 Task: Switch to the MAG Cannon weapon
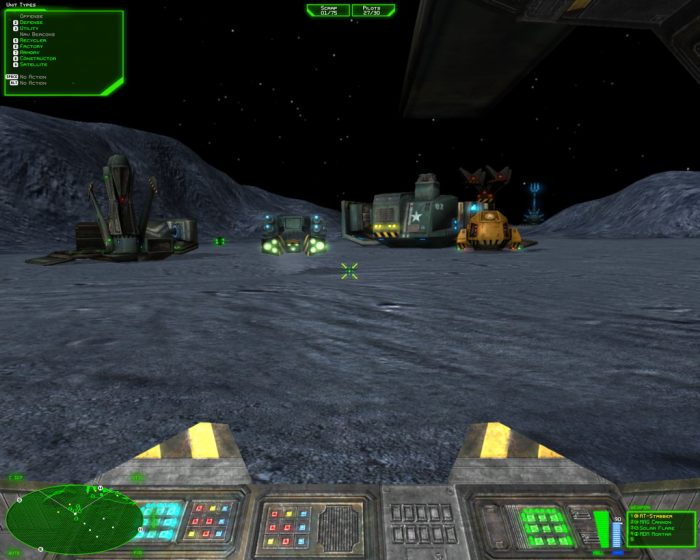click(656, 521)
